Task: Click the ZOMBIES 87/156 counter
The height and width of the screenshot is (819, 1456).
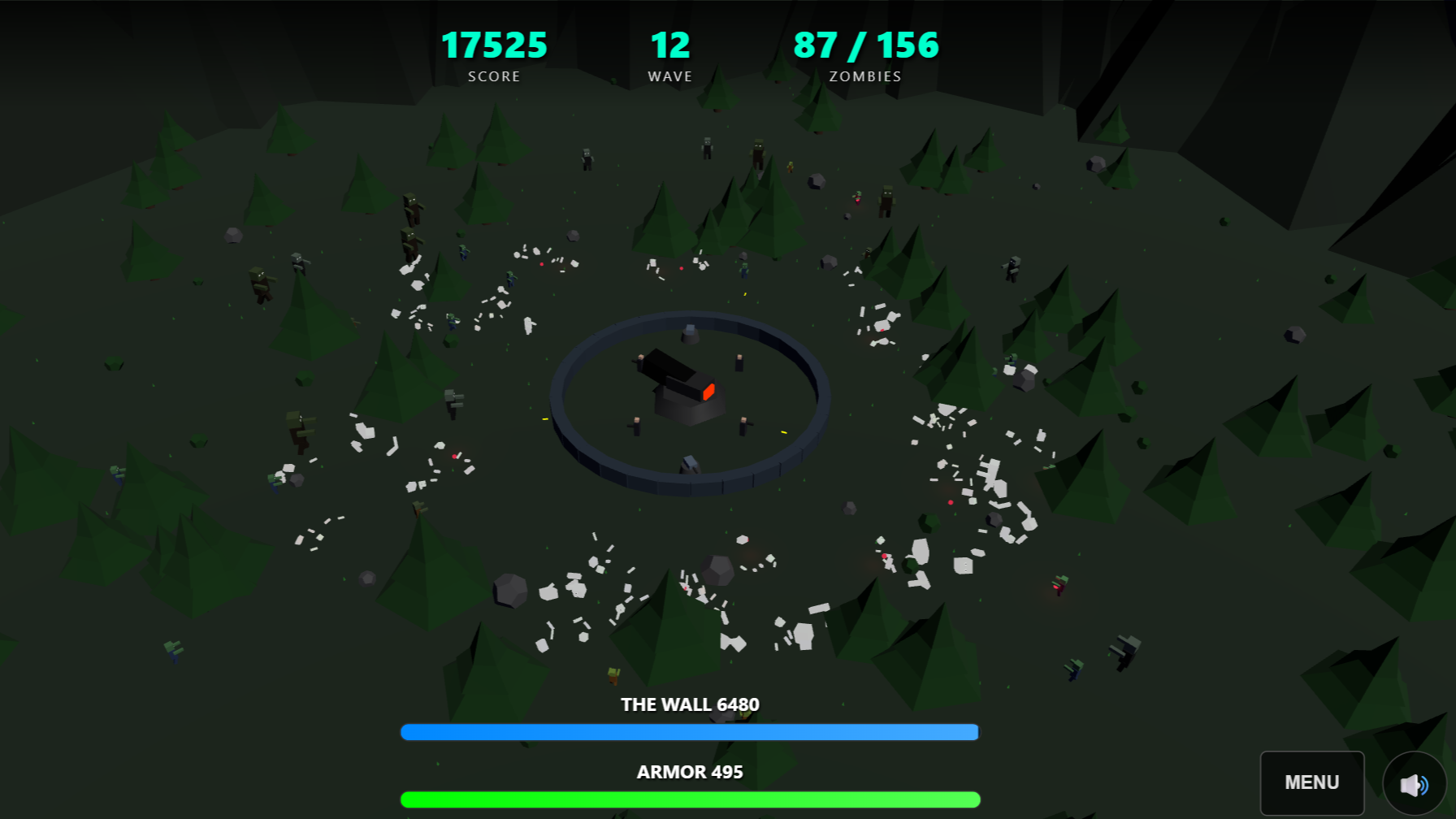Action: pos(865,46)
